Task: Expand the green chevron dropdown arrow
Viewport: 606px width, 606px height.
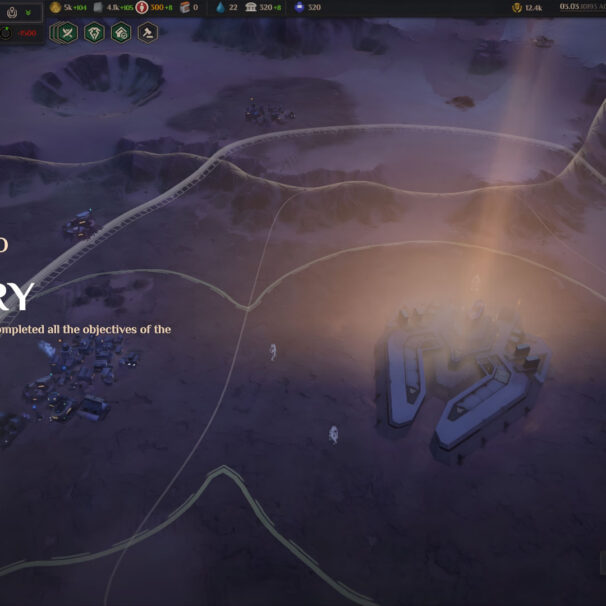Action: point(29,12)
